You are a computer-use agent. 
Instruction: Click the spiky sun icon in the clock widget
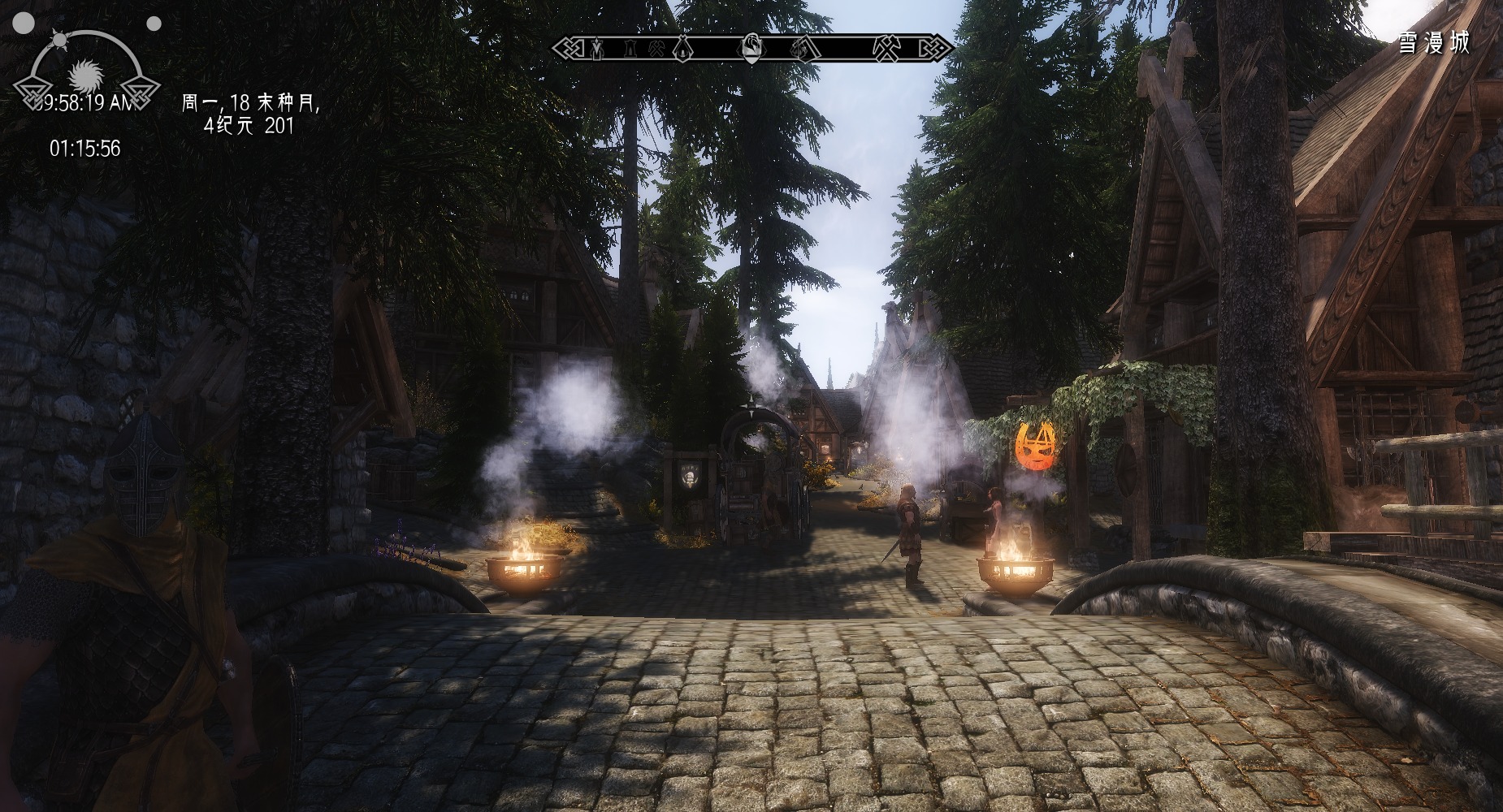pos(84,76)
